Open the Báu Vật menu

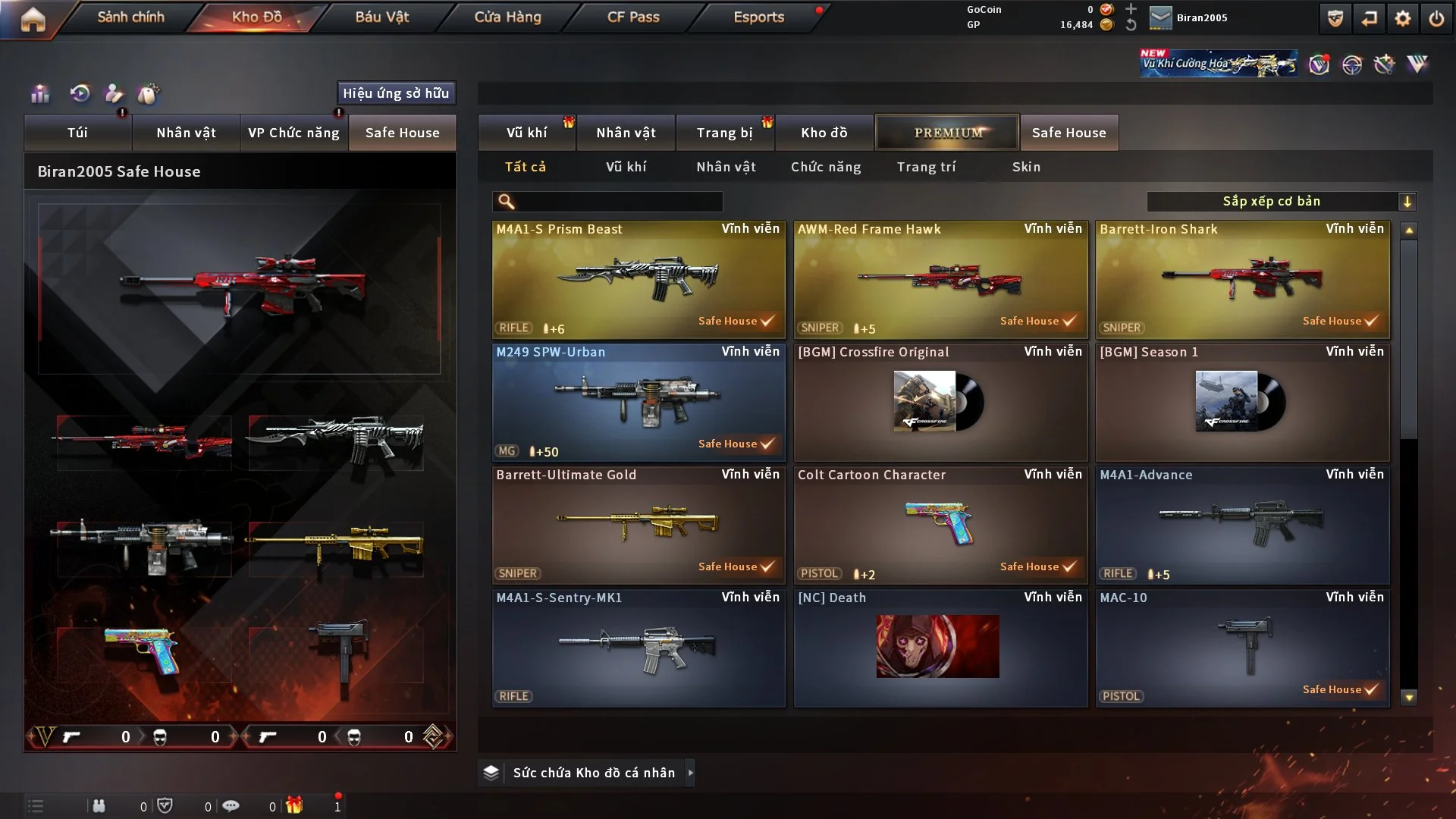[381, 17]
